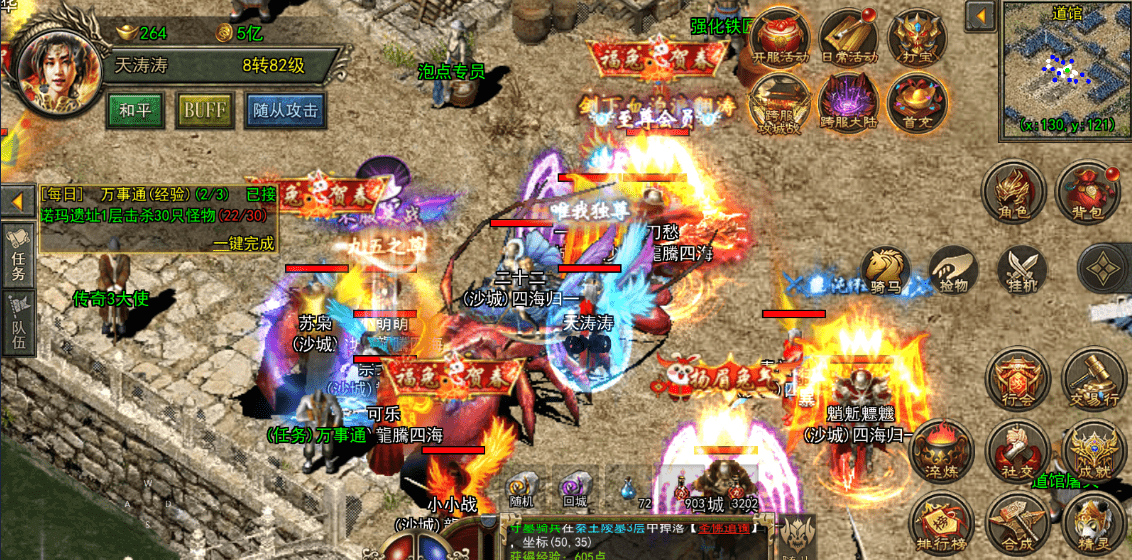The height and width of the screenshot is (560, 1132).
Task: Switch attack mode with the 和平 button
Action: 135,110
